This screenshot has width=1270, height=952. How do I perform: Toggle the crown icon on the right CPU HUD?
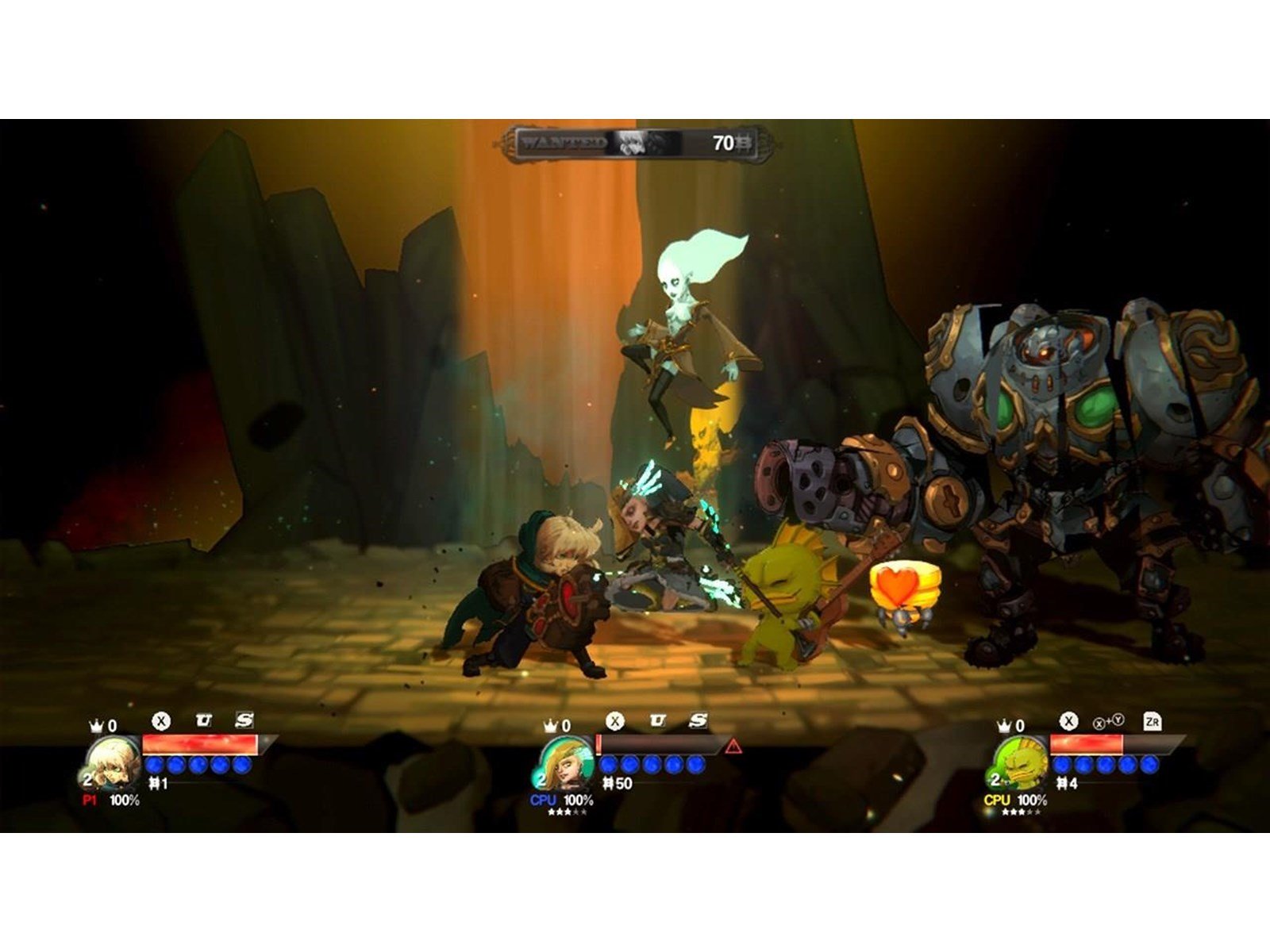click(x=1004, y=725)
